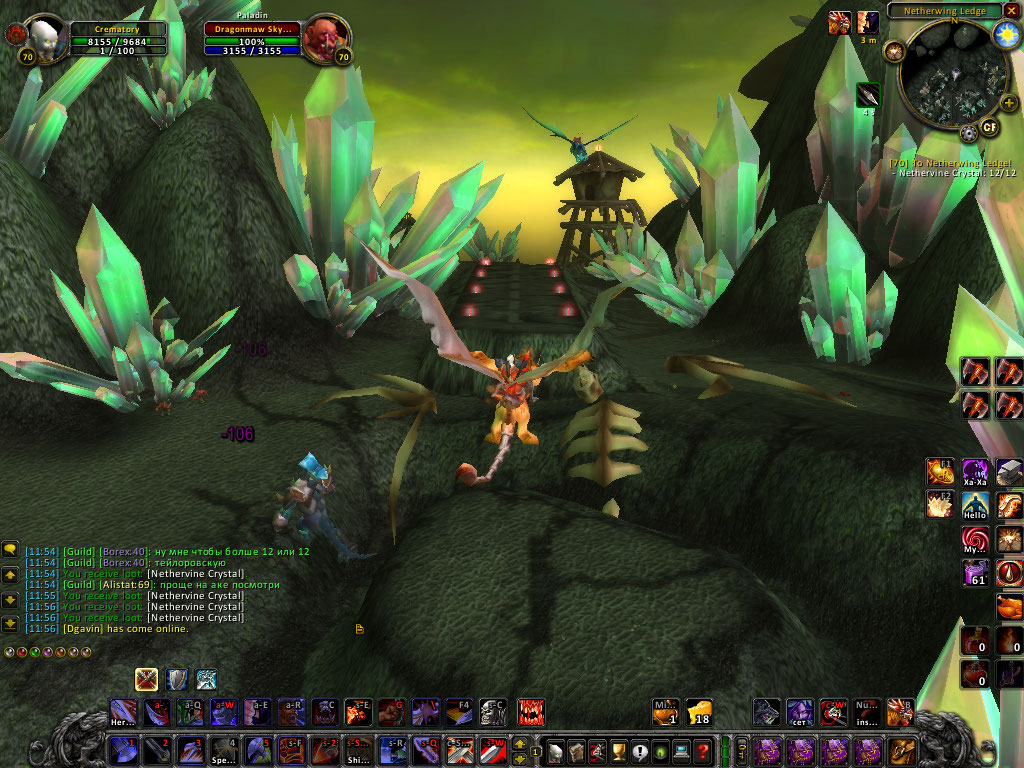Select the Crematory player portrait
Image resolution: width=1024 pixels, height=768 pixels.
coord(45,38)
